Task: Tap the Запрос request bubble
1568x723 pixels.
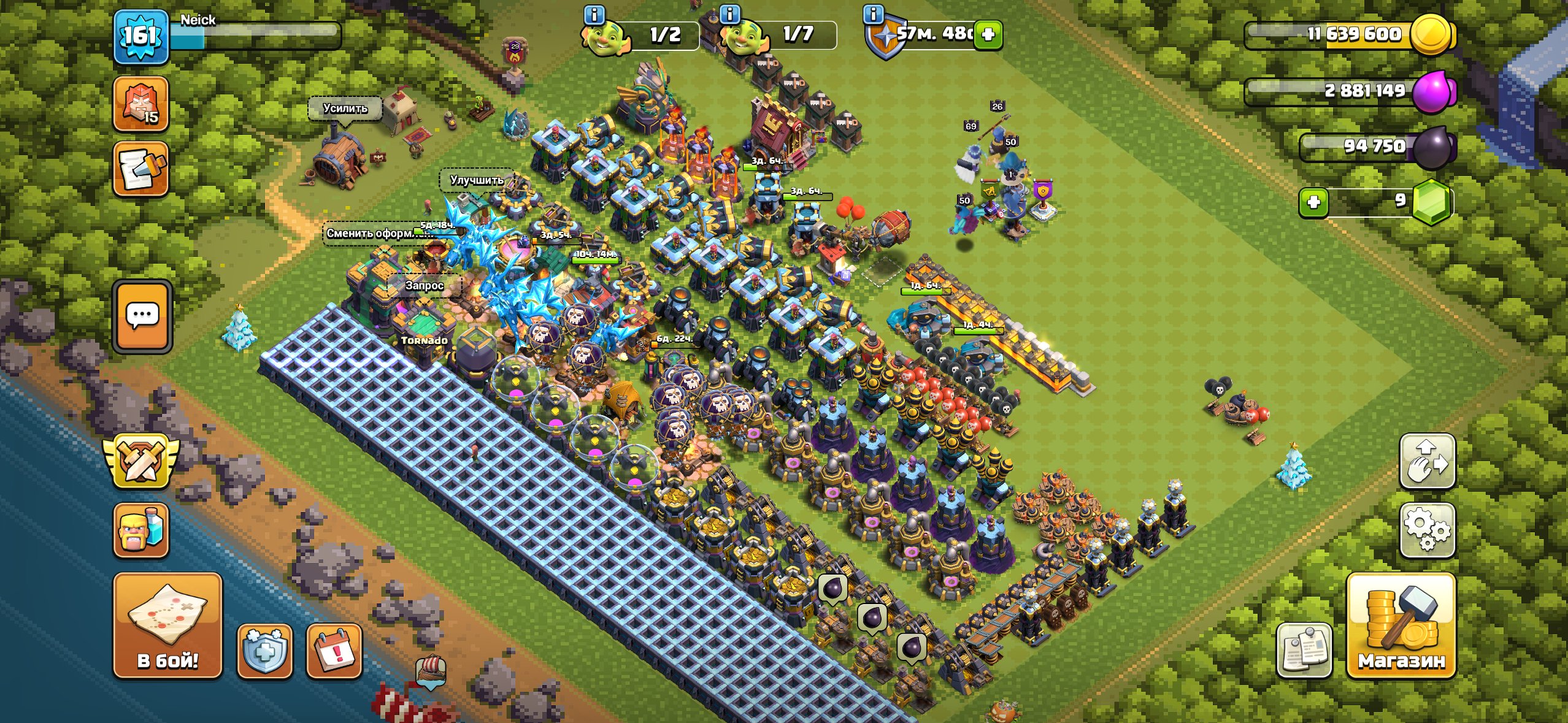Action: click(x=424, y=285)
